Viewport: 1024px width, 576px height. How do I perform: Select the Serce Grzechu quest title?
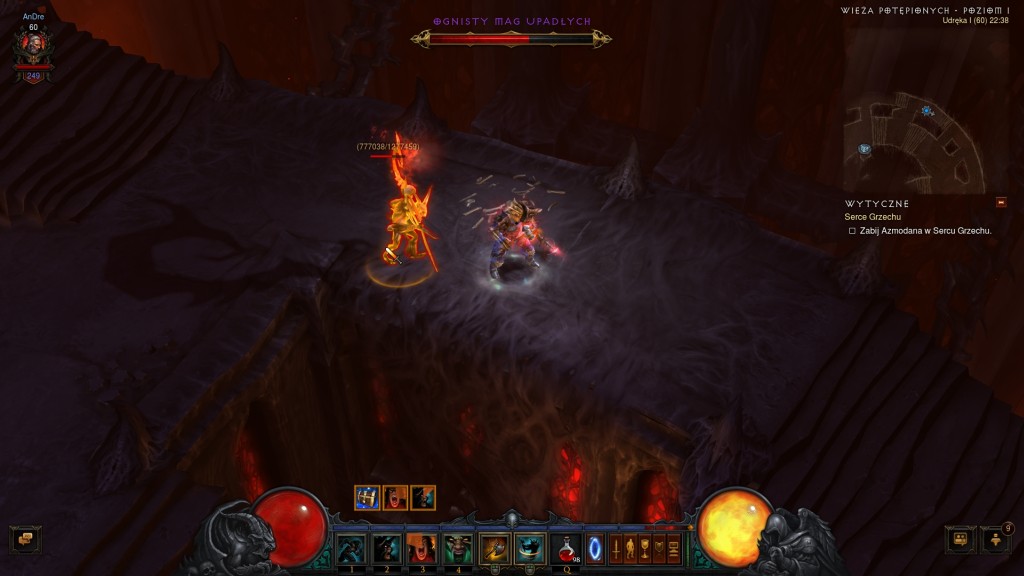[873, 217]
